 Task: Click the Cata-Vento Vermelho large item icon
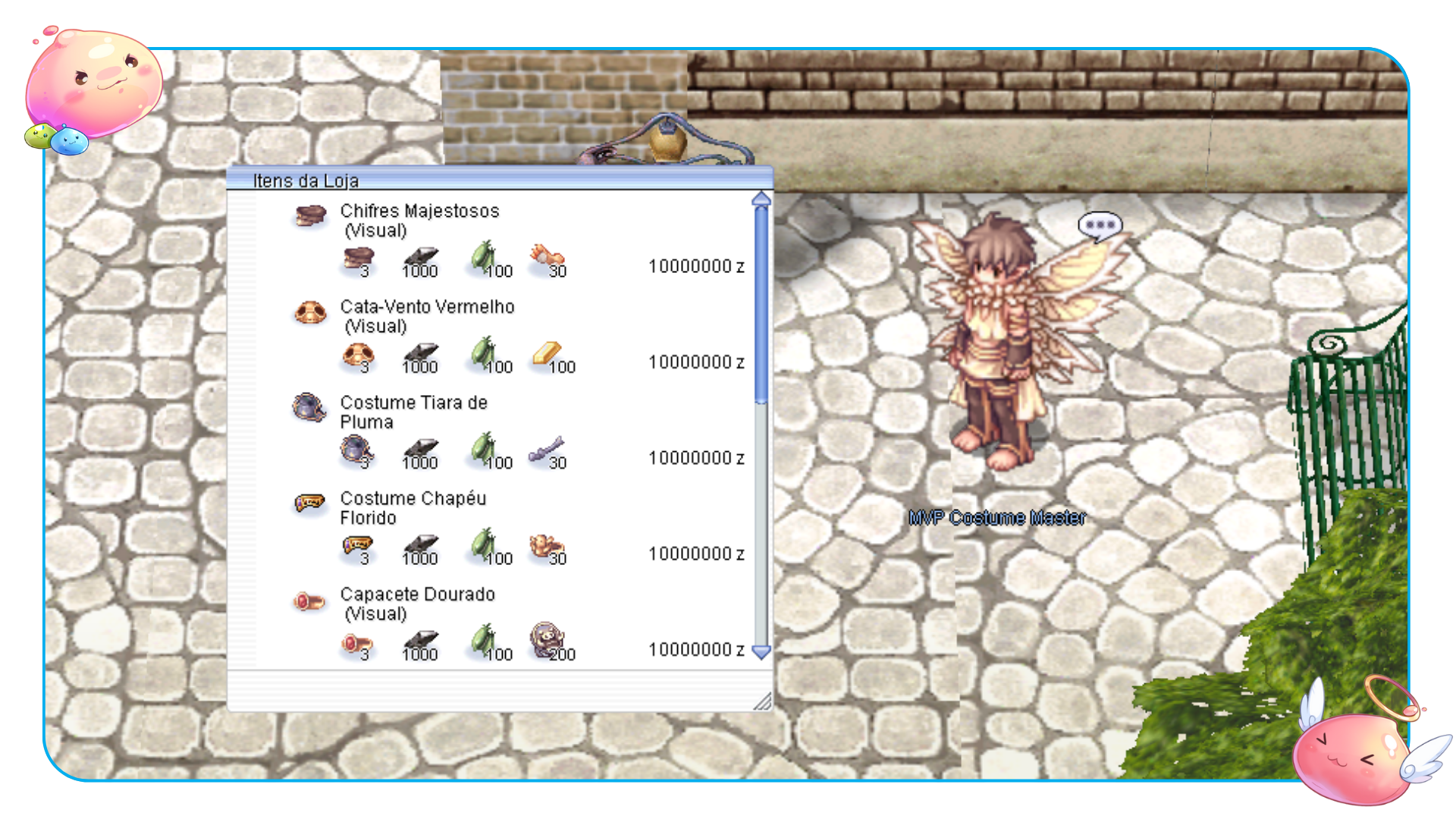click(x=309, y=312)
